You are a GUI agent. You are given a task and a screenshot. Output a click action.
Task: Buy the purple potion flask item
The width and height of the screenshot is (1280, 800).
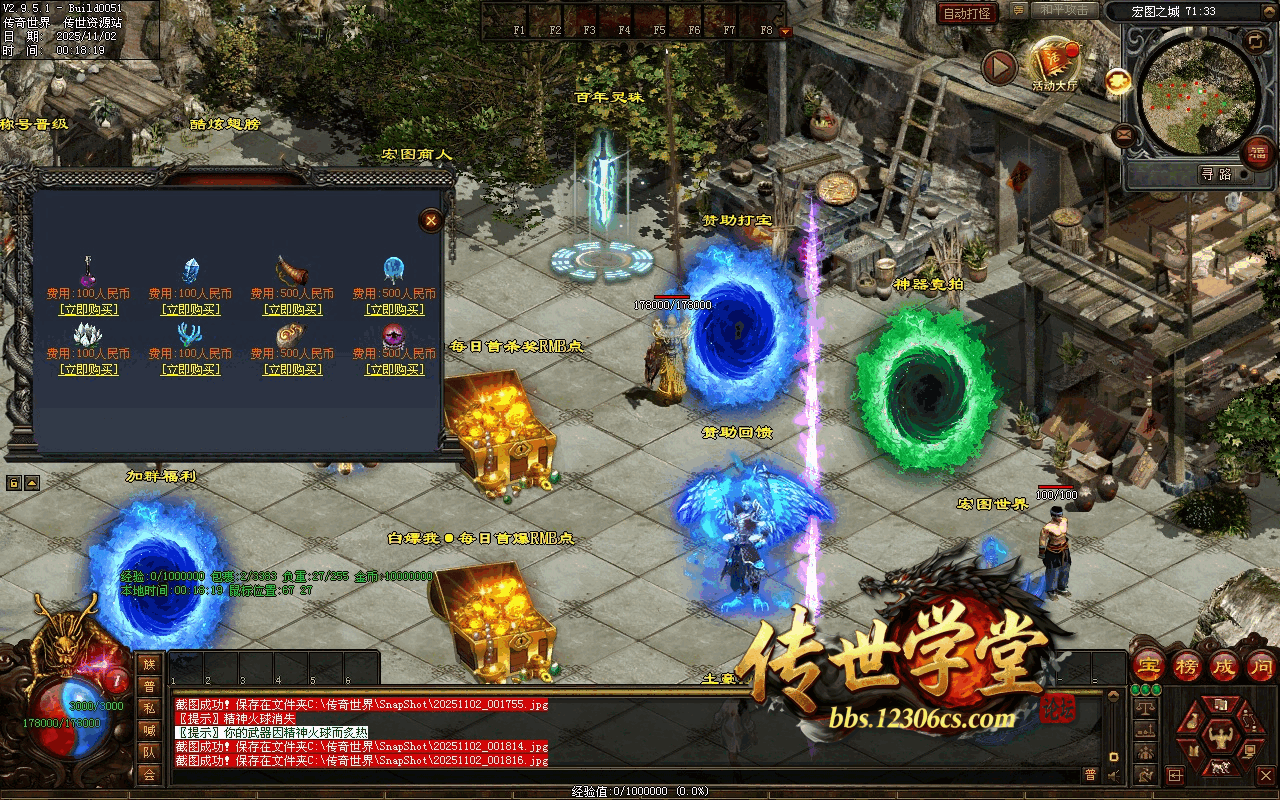point(88,310)
